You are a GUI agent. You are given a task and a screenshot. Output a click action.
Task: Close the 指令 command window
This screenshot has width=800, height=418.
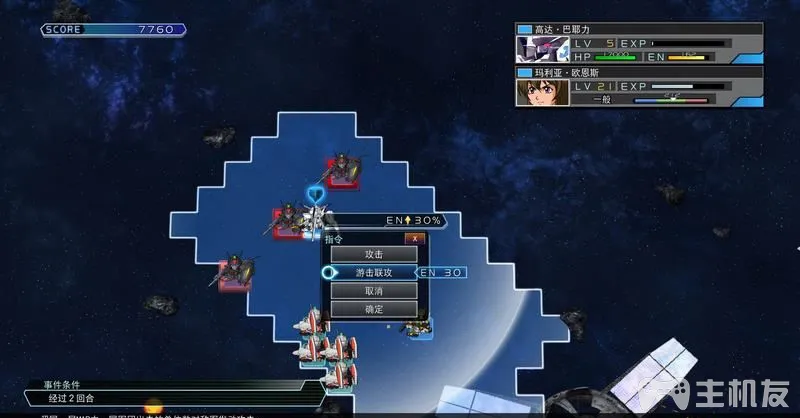click(x=414, y=238)
